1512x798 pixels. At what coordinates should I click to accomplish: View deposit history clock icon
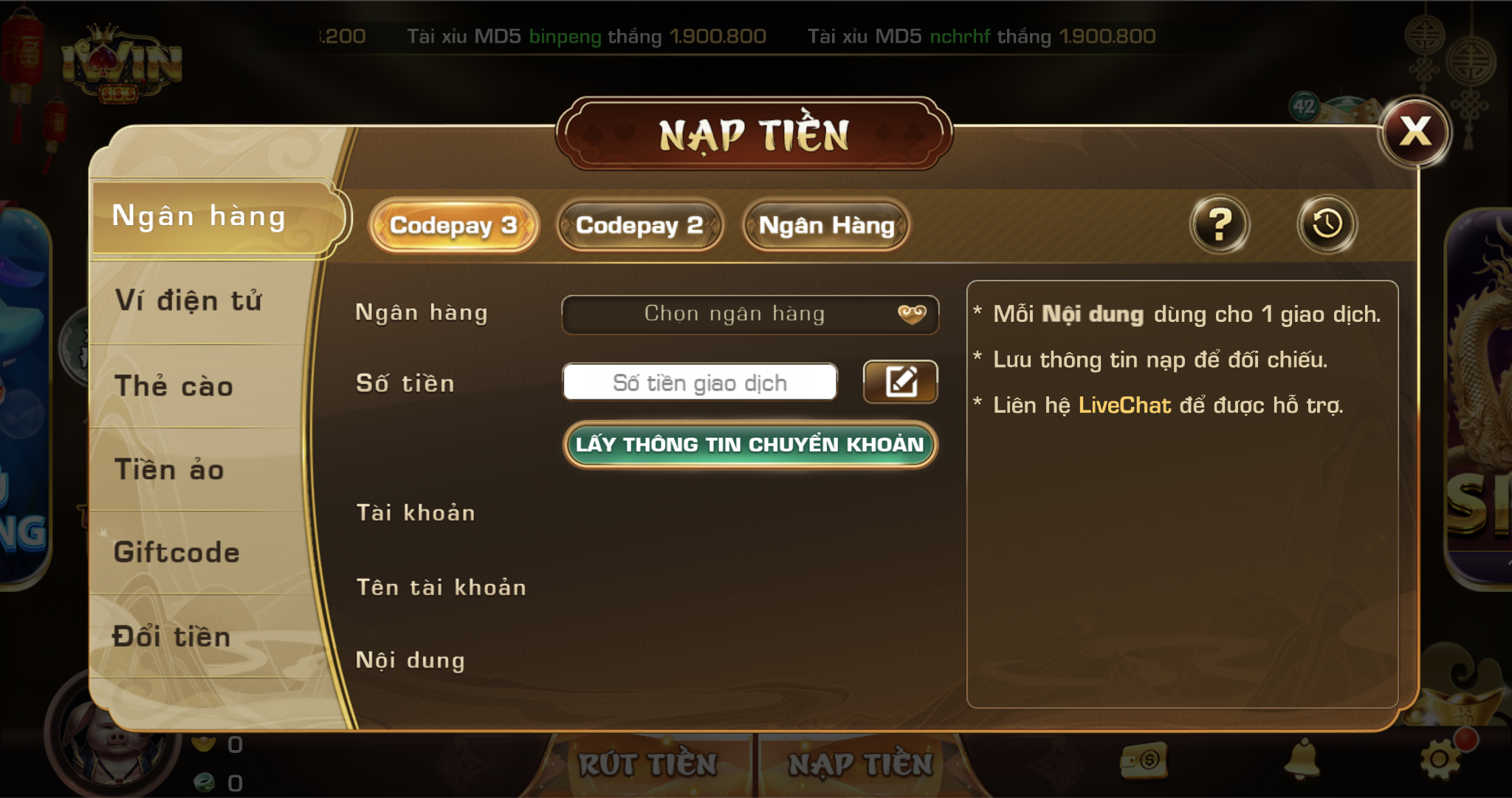(x=1327, y=224)
